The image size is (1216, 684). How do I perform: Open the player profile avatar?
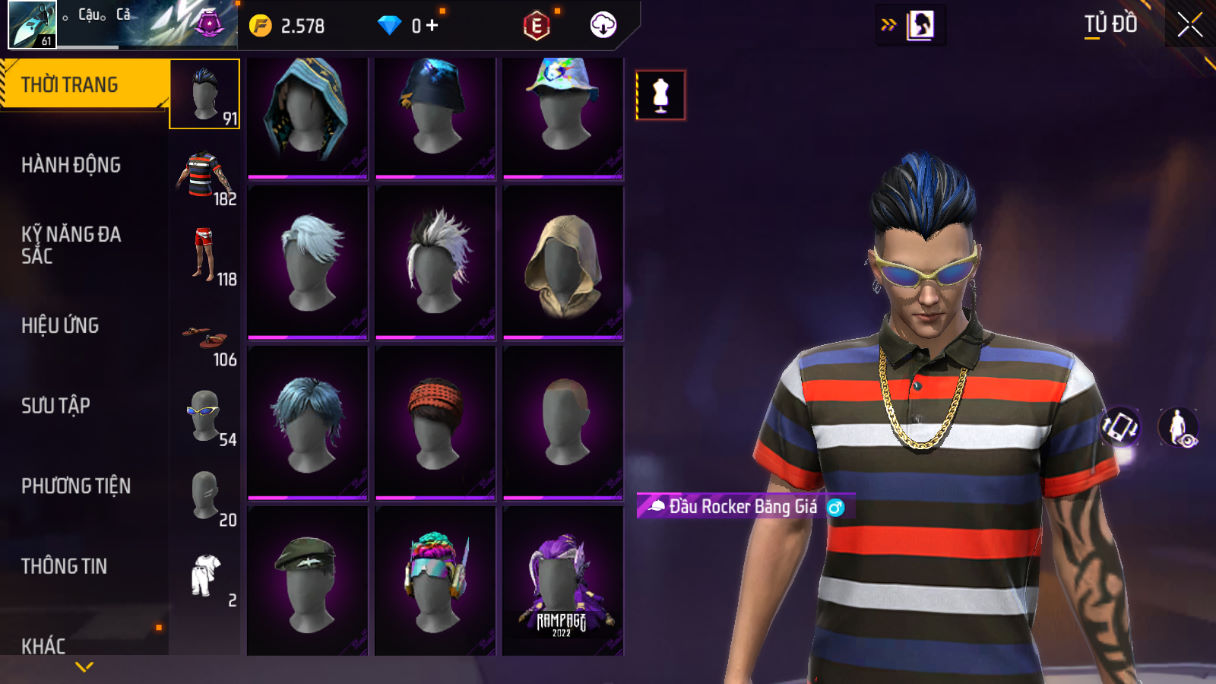click(32, 25)
